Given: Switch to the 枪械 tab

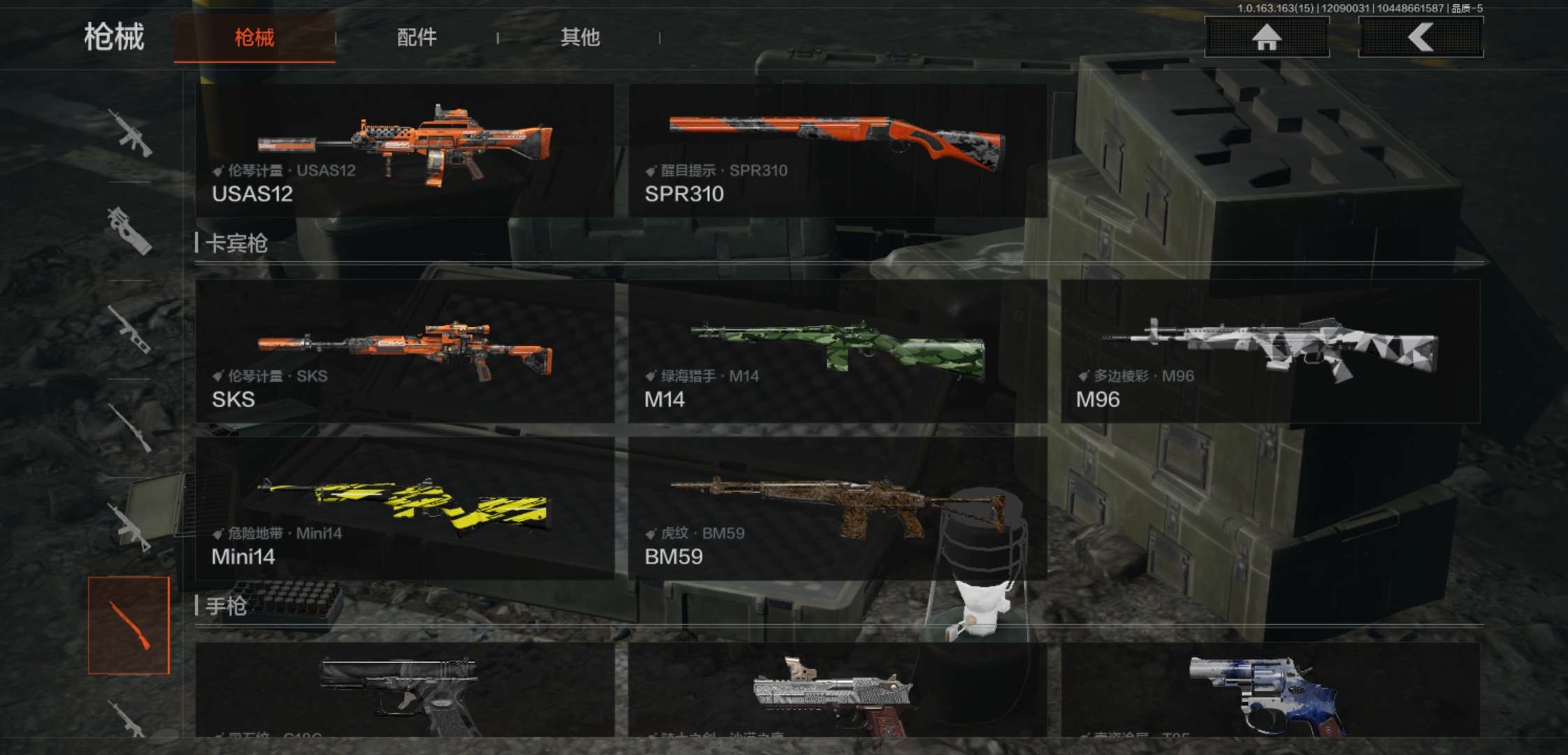Looking at the screenshot, I should (x=254, y=38).
